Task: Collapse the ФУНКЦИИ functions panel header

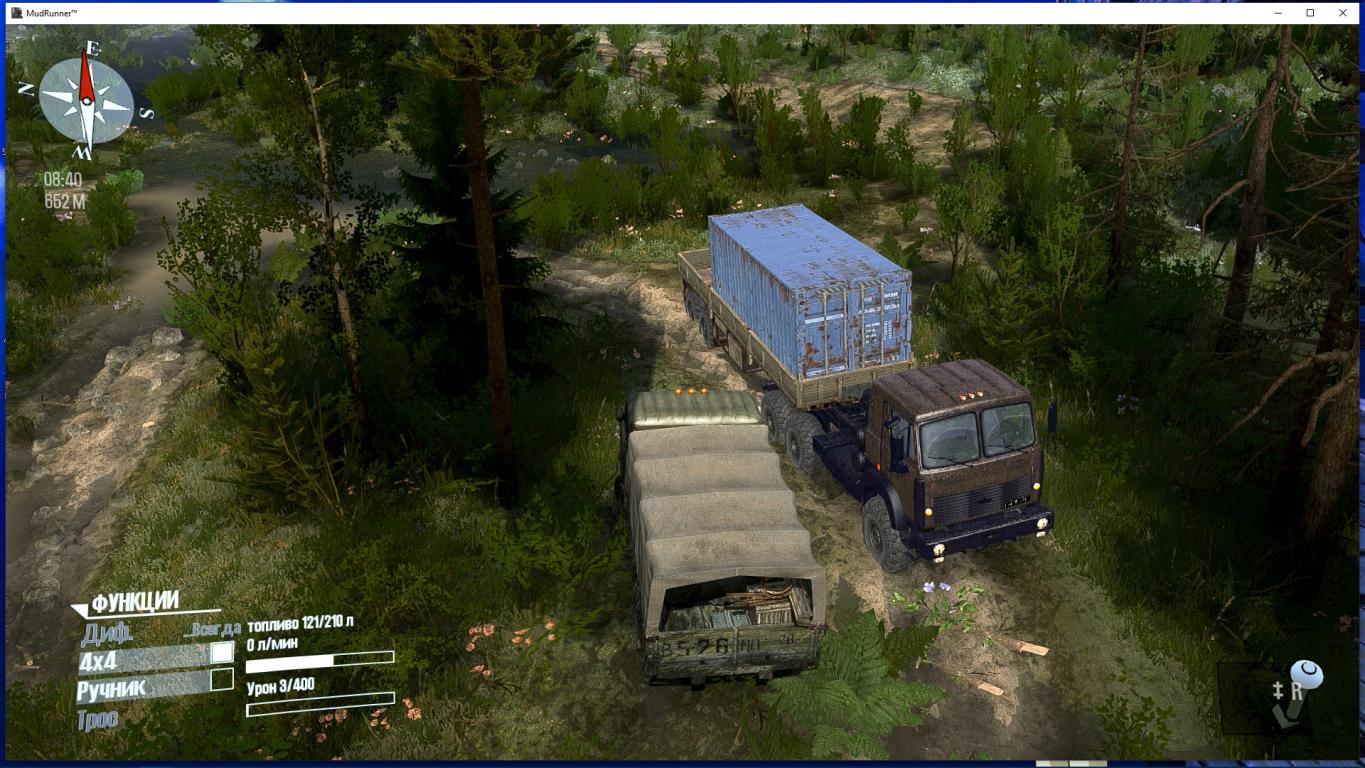Action: pos(134,602)
